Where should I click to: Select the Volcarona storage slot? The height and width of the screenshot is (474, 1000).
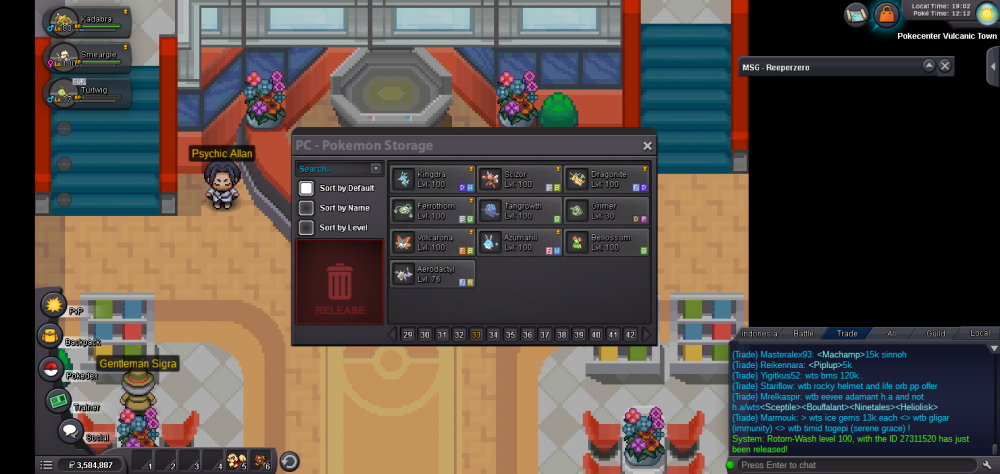point(432,242)
